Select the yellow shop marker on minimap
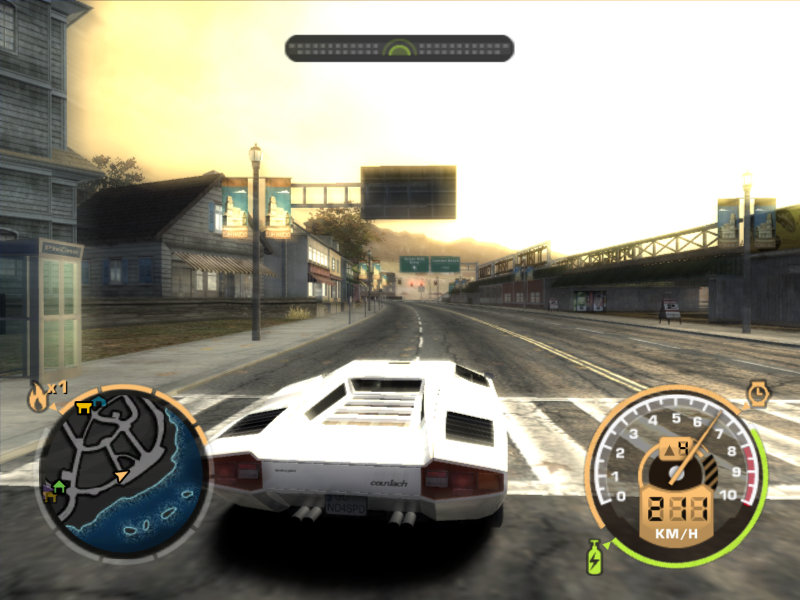Image resolution: width=800 pixels, height=600 pixels. (x=83, y=406)
